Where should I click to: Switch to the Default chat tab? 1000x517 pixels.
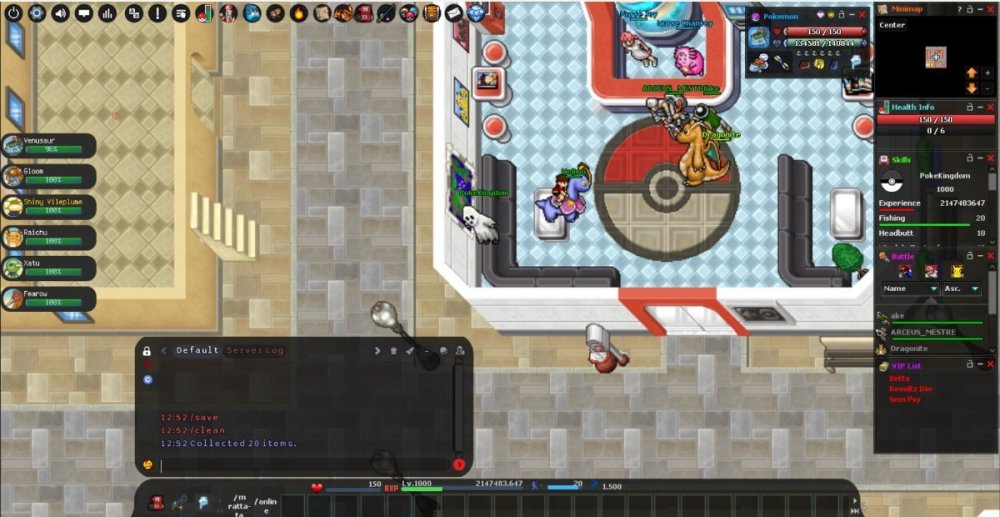197,351
